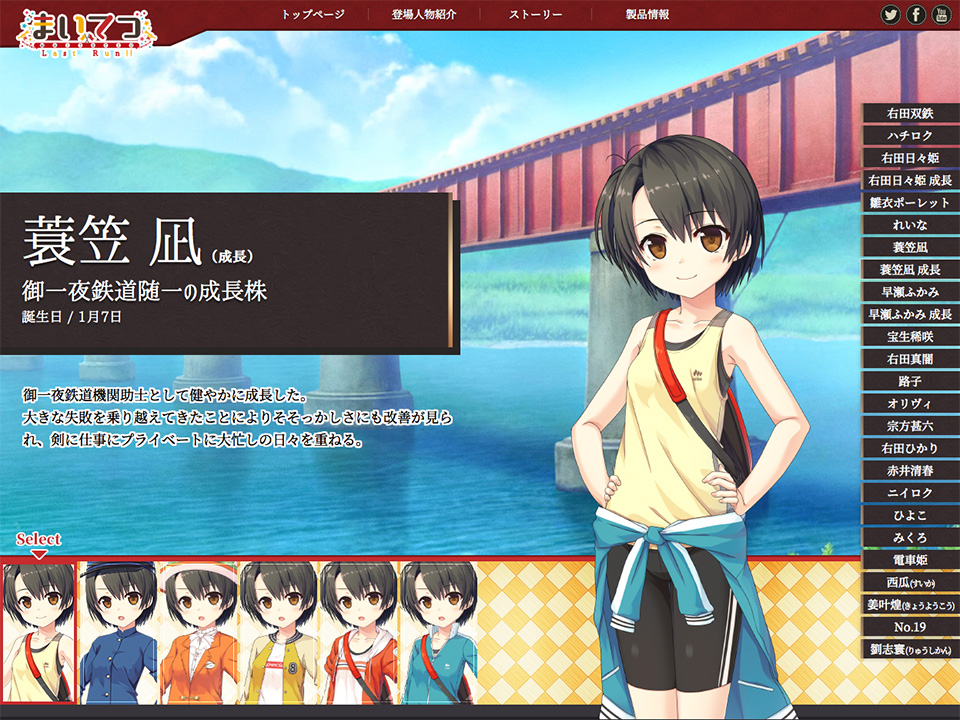The width and height of the screenshot is (960, 720).
Task: Open the ストーリー section
Action: tap(535, 15)
